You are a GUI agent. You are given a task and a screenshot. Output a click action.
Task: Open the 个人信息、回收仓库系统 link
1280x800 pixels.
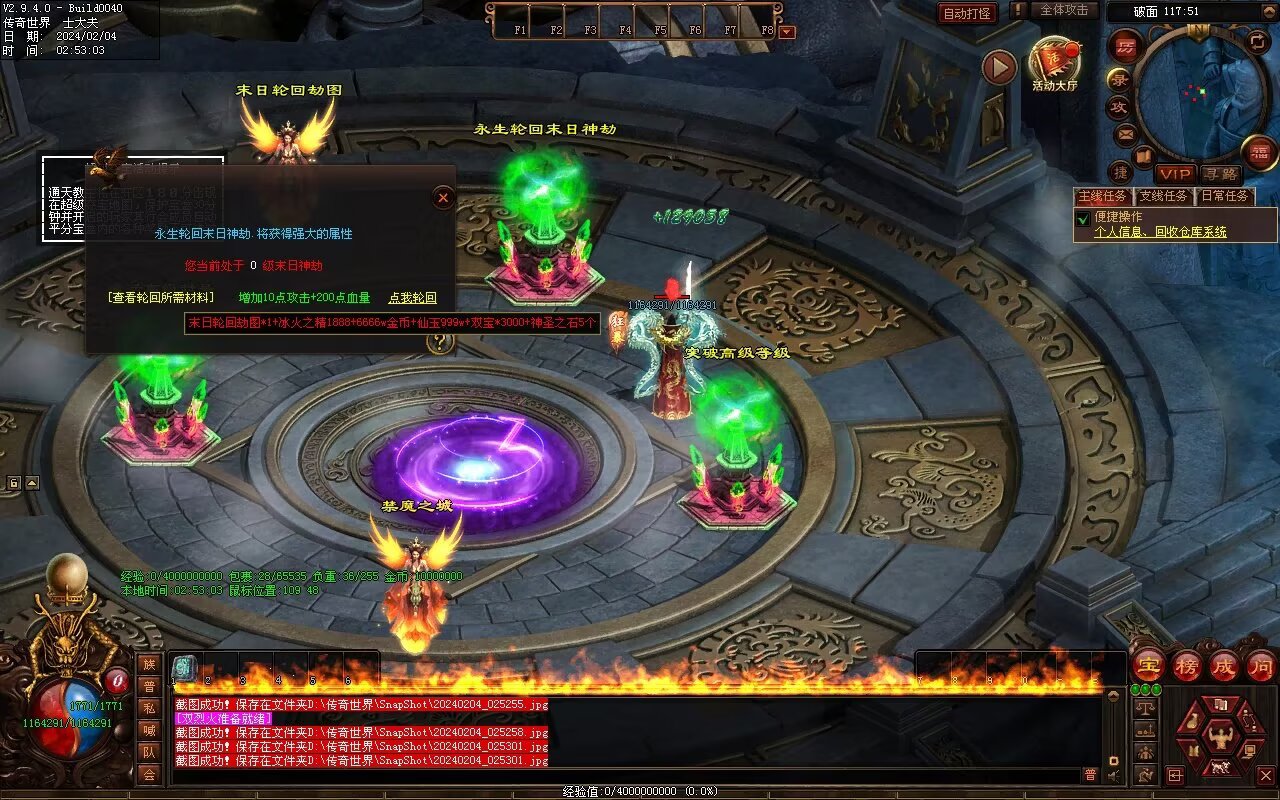pyautogui.click(x=1160, y=232)
